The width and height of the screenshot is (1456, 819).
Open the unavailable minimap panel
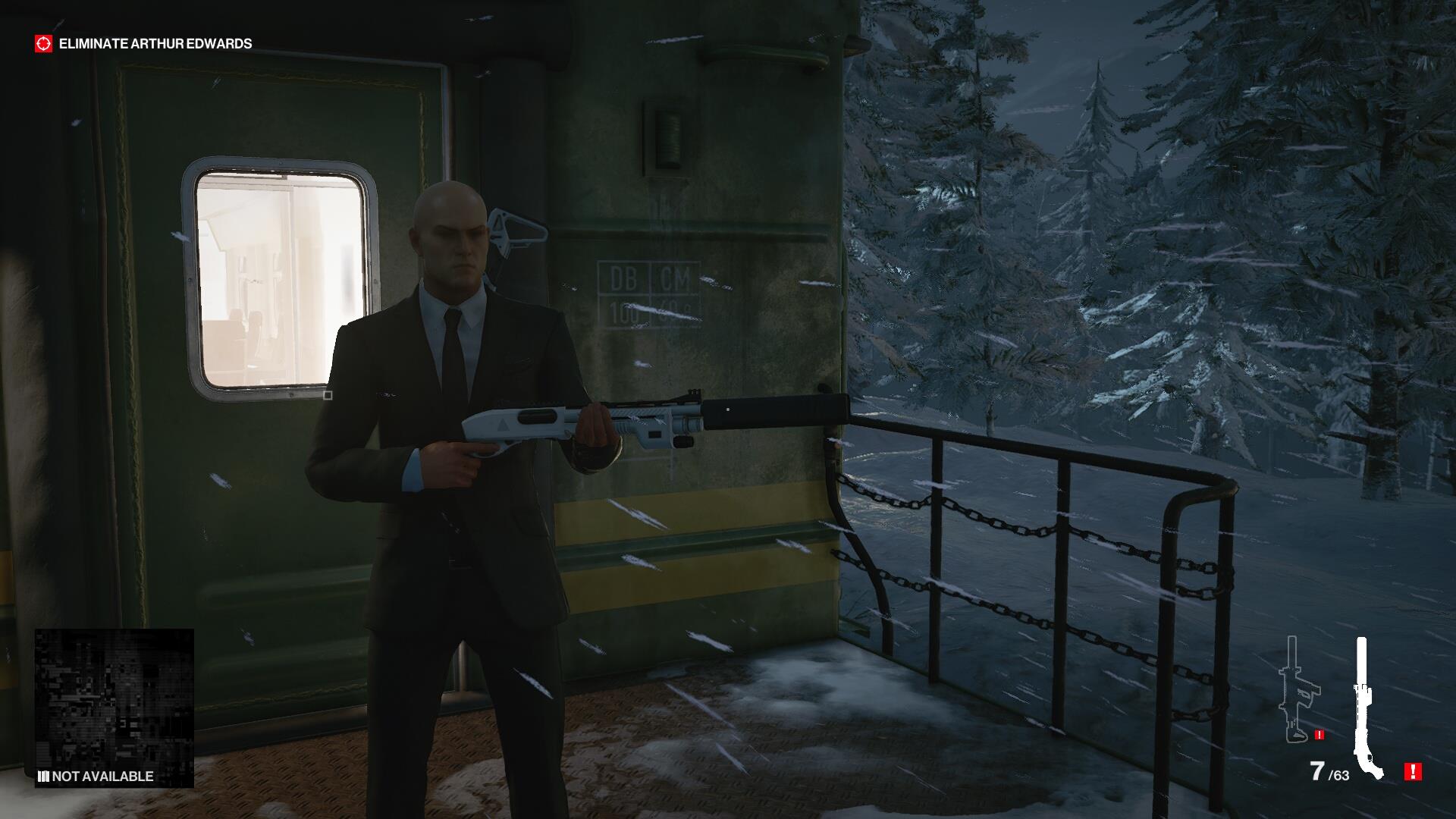[x=114, y=708]
